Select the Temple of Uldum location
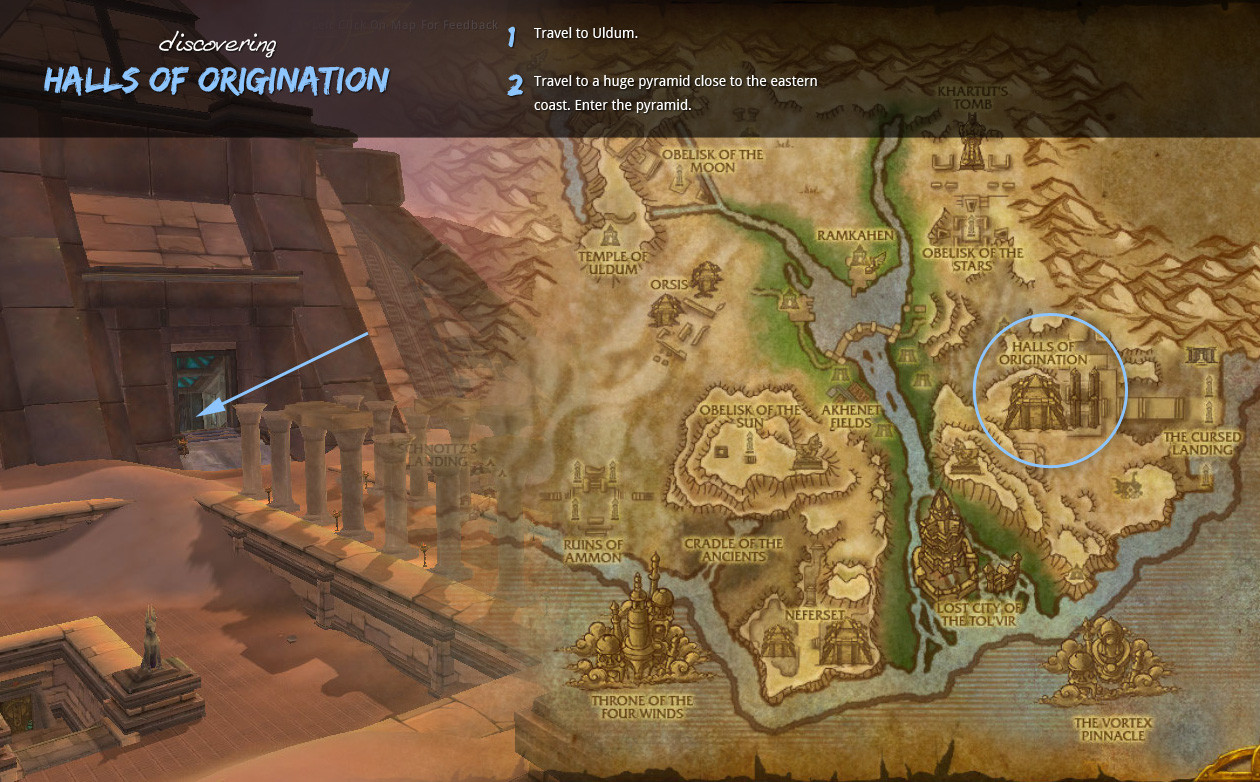The height and width of the screenshot is (782, 1260). coord(613,262)
